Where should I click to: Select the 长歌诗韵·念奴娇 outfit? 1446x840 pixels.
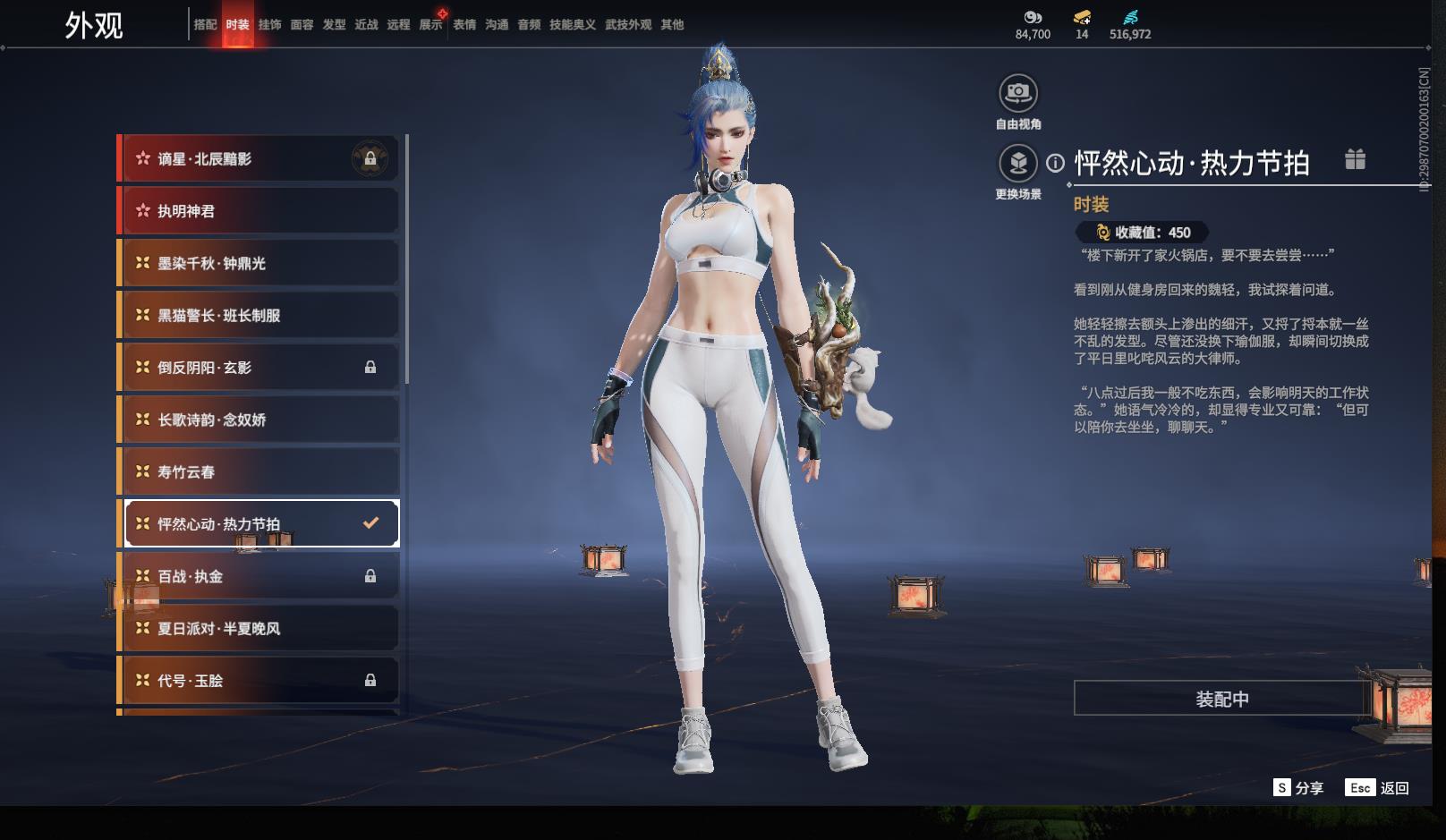[258, 420]
